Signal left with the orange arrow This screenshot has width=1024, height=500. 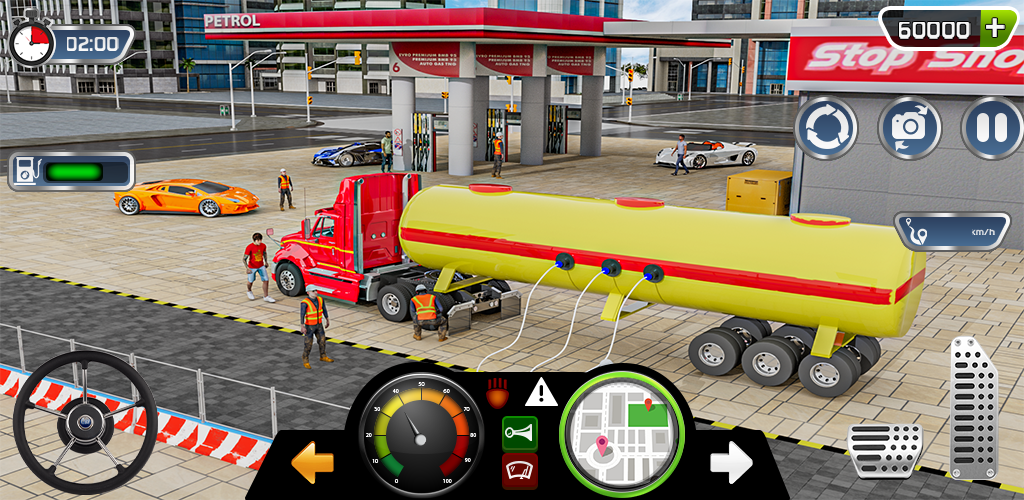311,462
